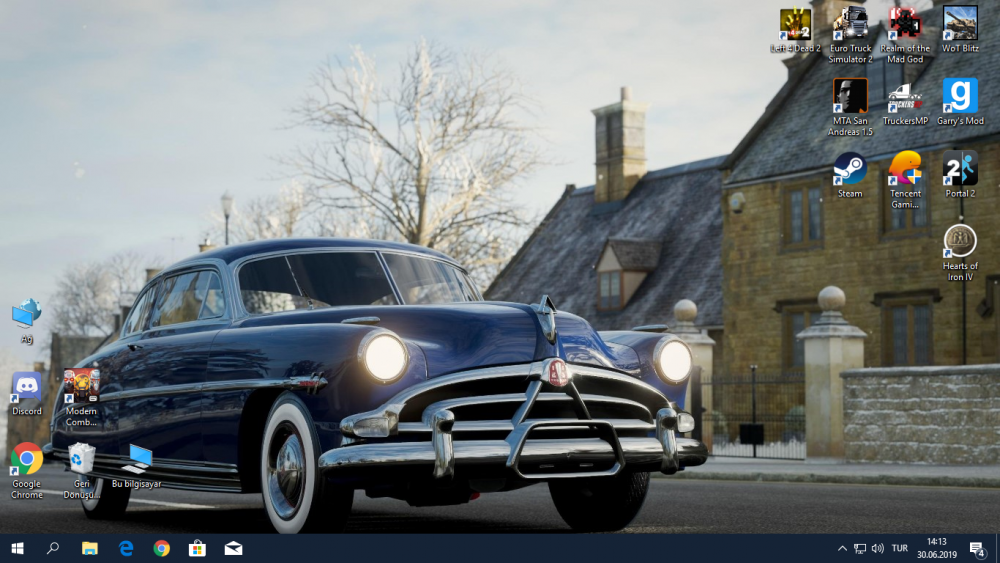Open the Windows Start menu

point(17,548)
